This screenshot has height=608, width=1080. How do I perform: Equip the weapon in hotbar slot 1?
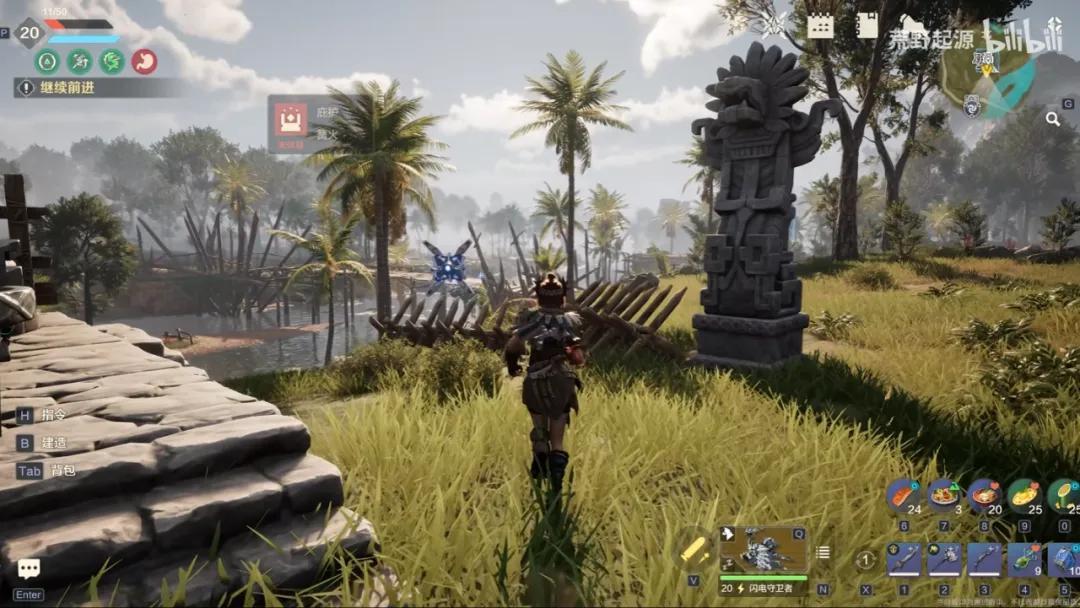click(904, 559)
